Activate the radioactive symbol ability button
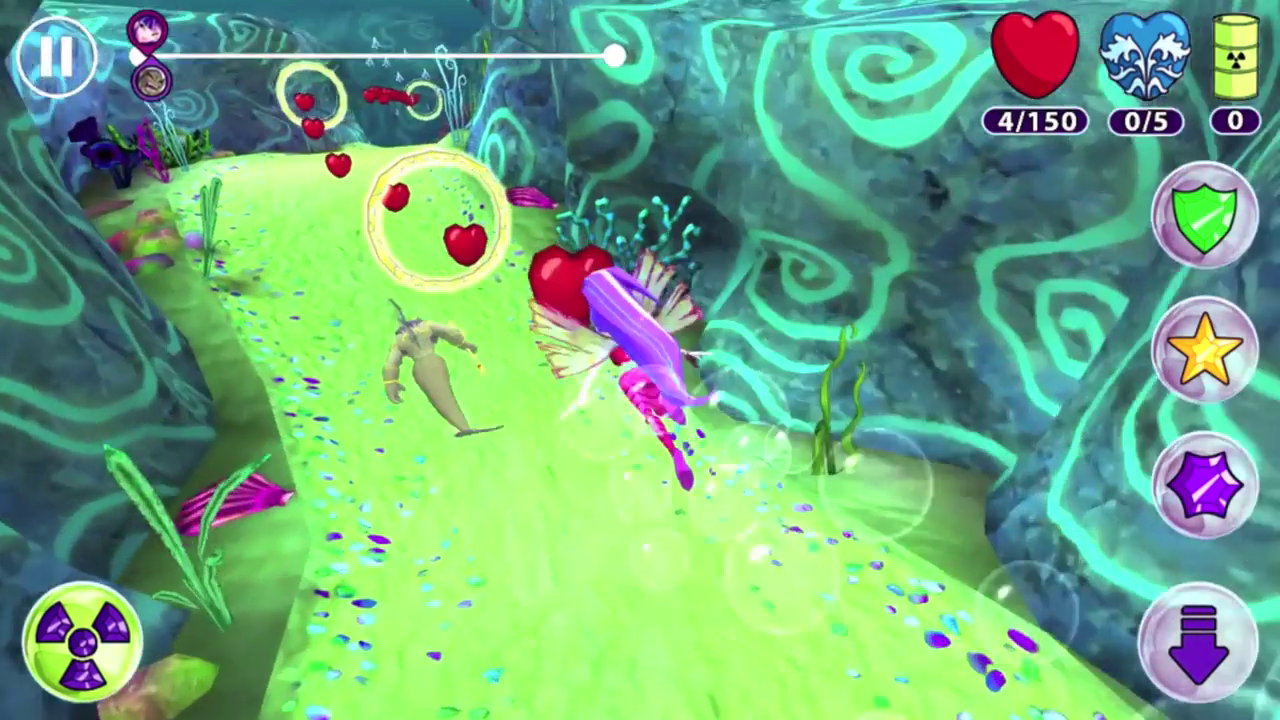 (83, 641)
